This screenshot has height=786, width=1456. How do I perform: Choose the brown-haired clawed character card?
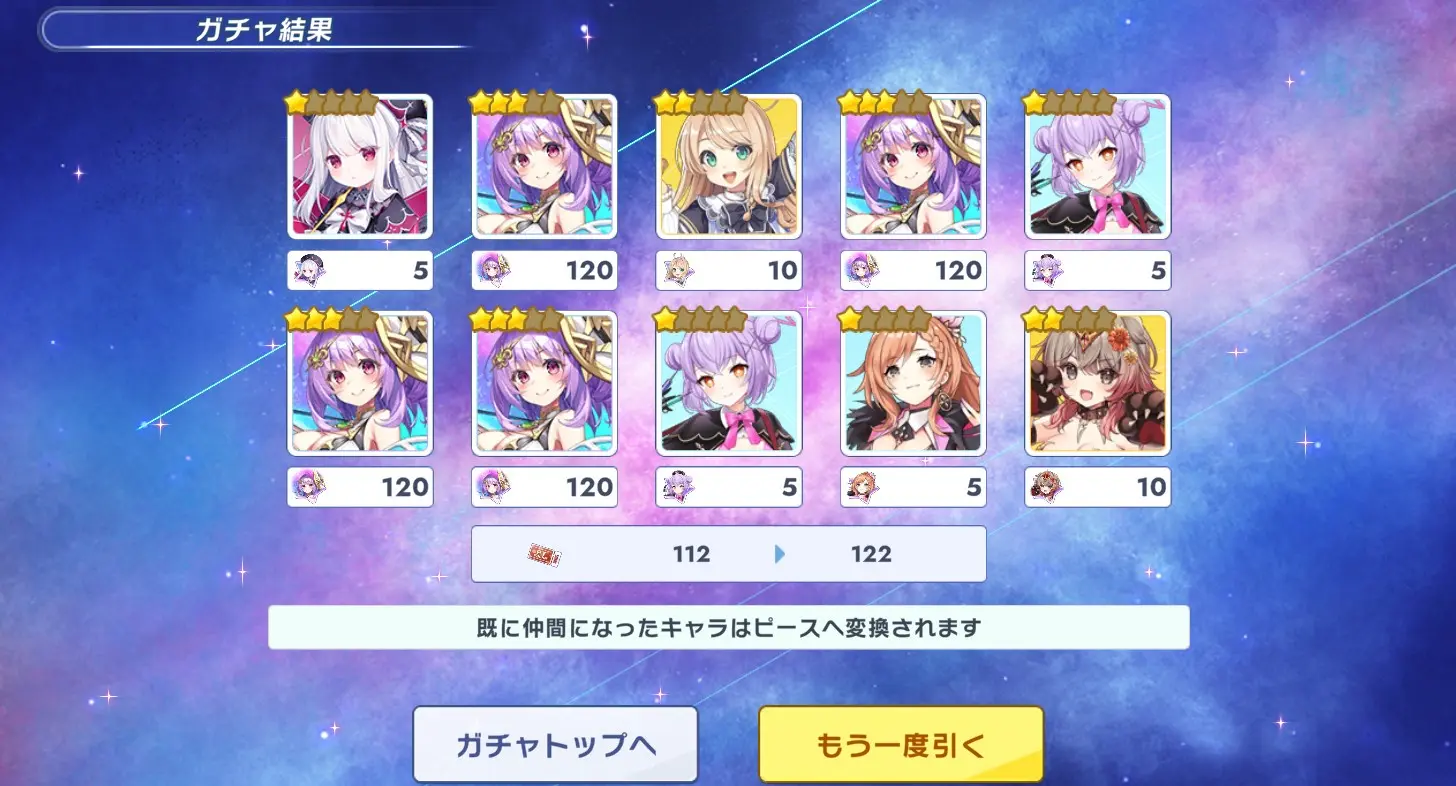[1098, 383]
